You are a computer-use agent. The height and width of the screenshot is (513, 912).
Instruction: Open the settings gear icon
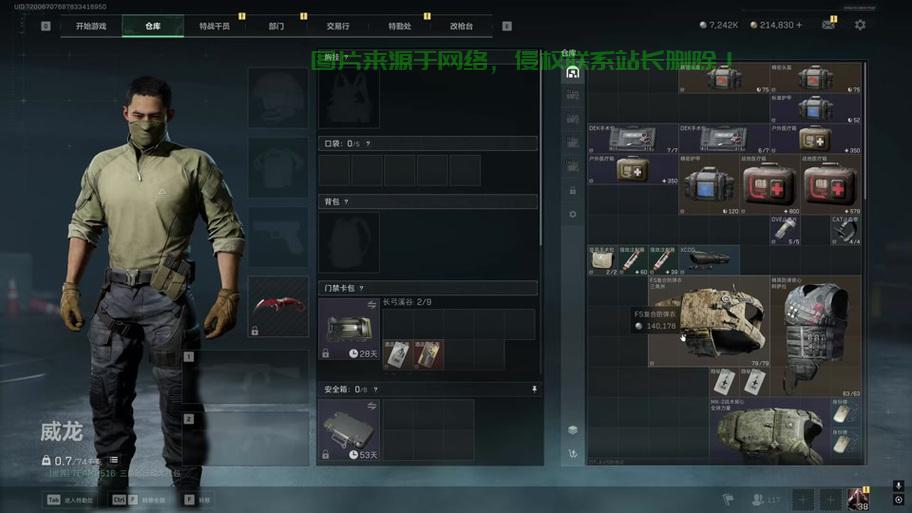pyautogui.click(x=860, y=25)
